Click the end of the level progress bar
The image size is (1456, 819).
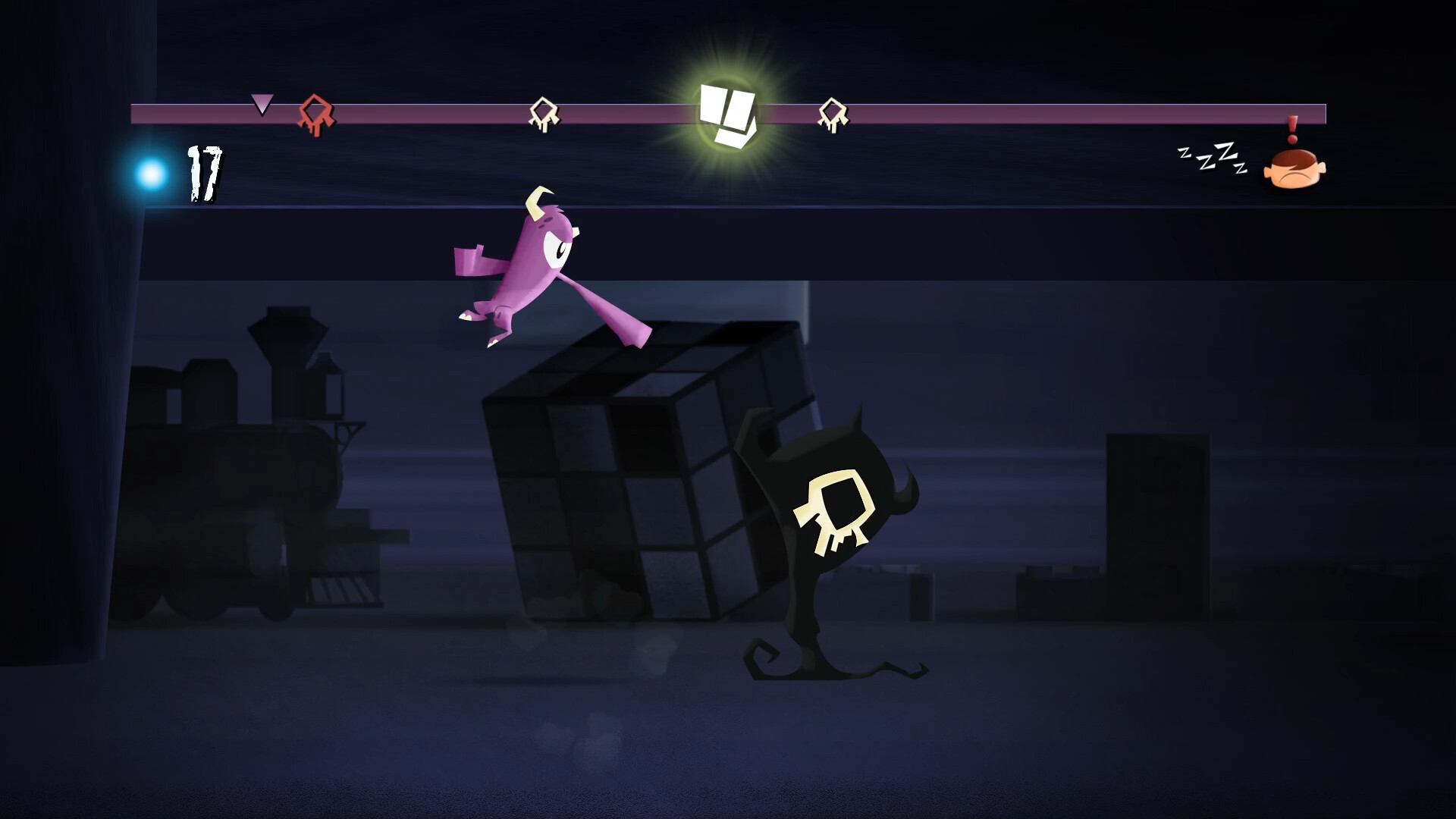[x=1319, y=112]
